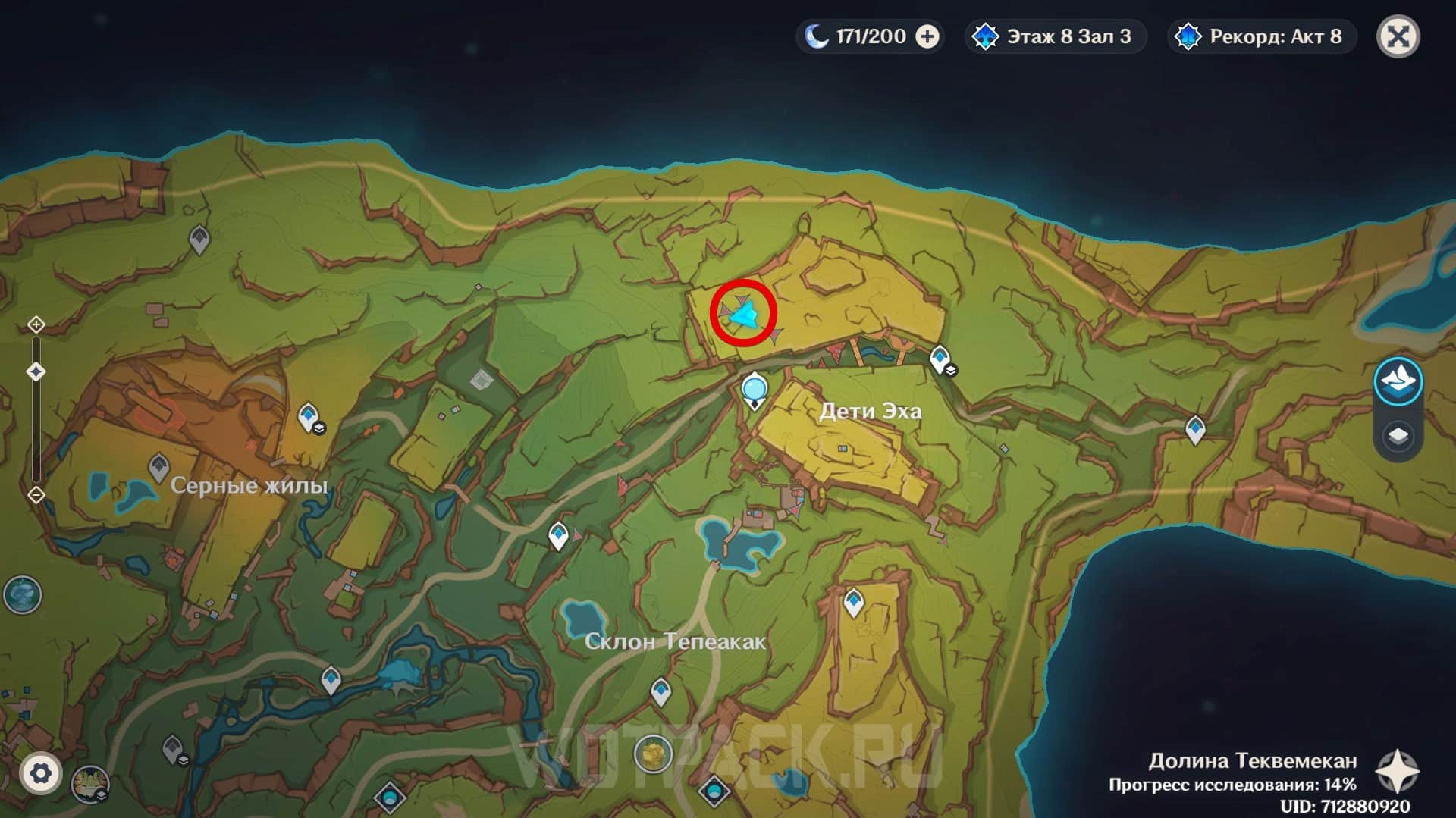This screenshot has width=1456, height=818.
Task: Select the surface terrain layer button
Action: 1398,381
